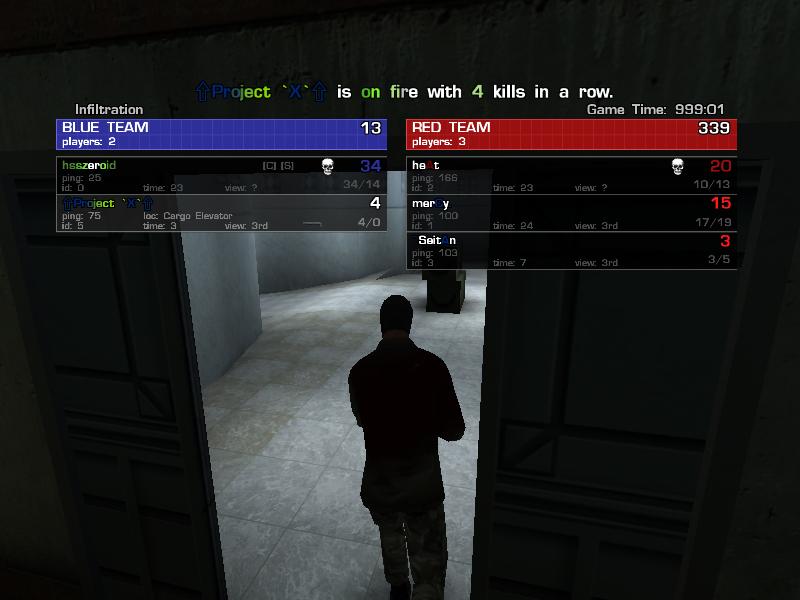Choose the Project `X` player row
The image size is (800, 600).
pos(220,213)
